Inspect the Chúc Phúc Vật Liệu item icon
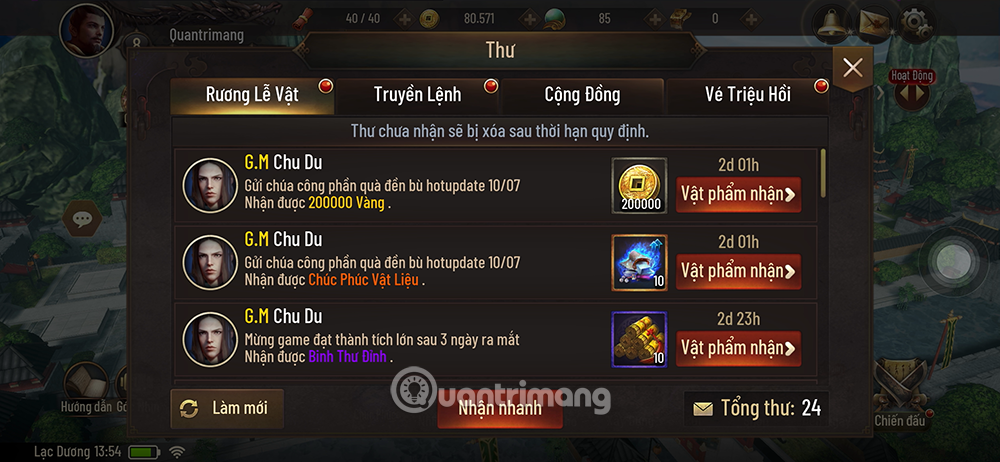The height and width of the screenshot is (462, 1000). (638, 263)
